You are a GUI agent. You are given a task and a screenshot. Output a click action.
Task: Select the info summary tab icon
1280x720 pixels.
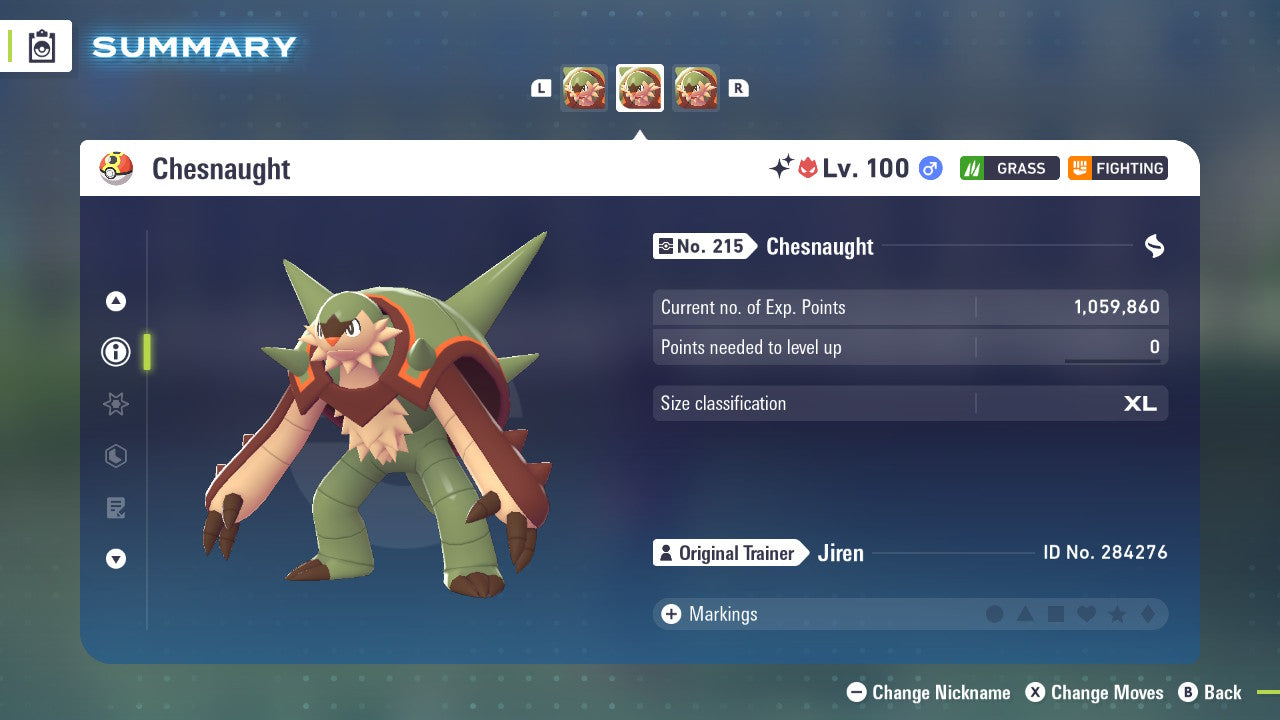point(115,352)
